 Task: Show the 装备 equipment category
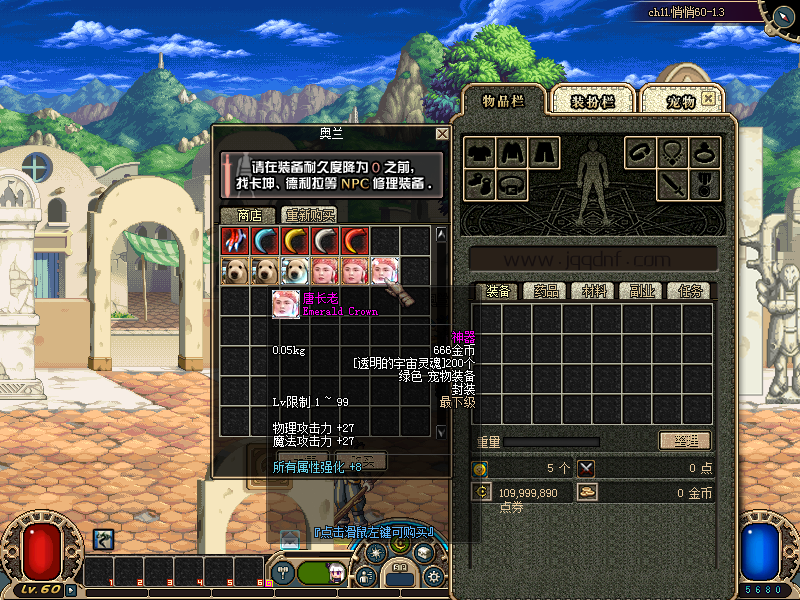click(x=497, y=292)
